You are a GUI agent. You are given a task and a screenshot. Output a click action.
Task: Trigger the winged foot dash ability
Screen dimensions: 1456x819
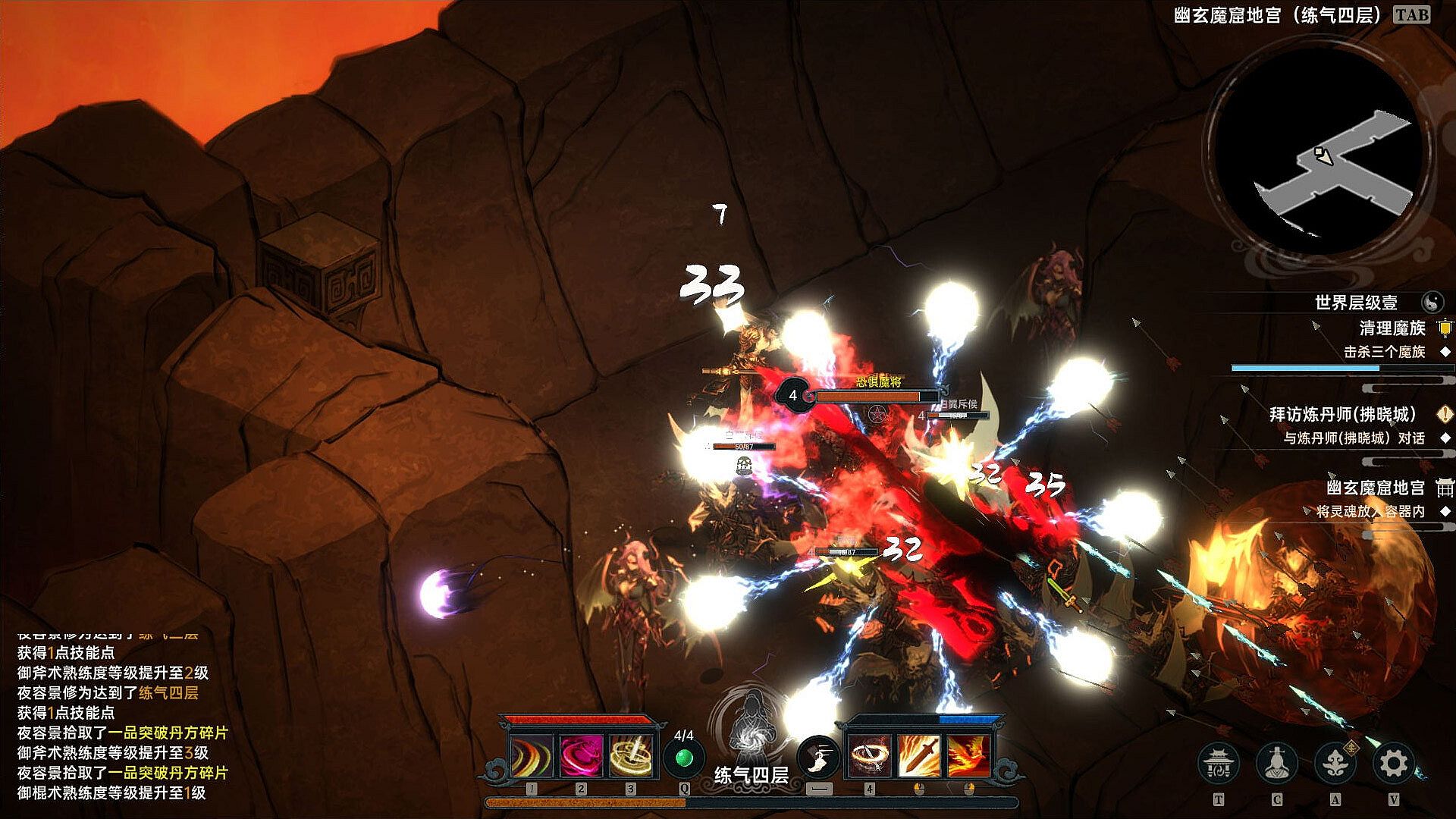818,756
